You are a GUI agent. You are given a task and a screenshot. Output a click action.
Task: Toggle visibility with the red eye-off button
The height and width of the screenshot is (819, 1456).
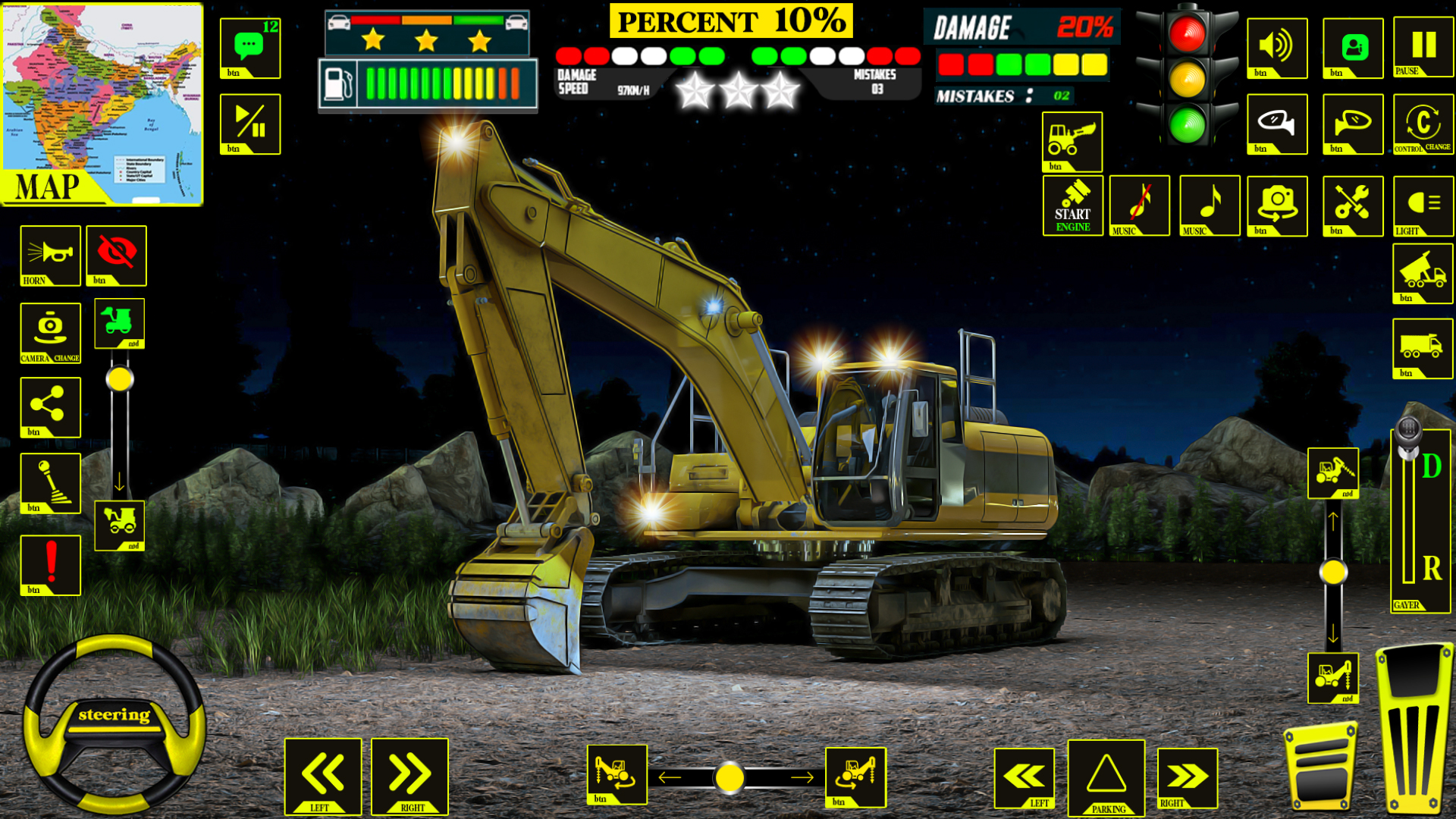(115, 256)
